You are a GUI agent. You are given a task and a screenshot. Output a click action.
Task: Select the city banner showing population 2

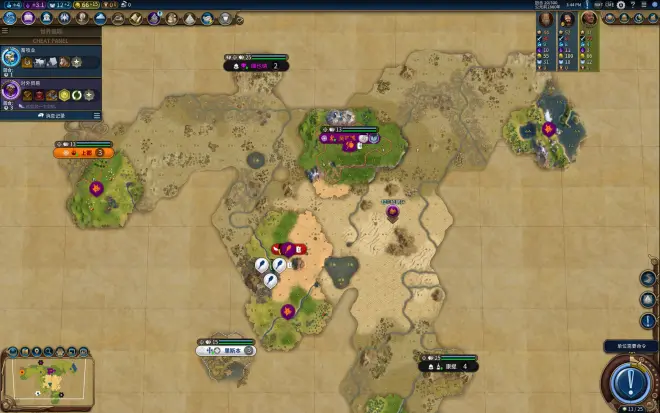tap(256, 66)
